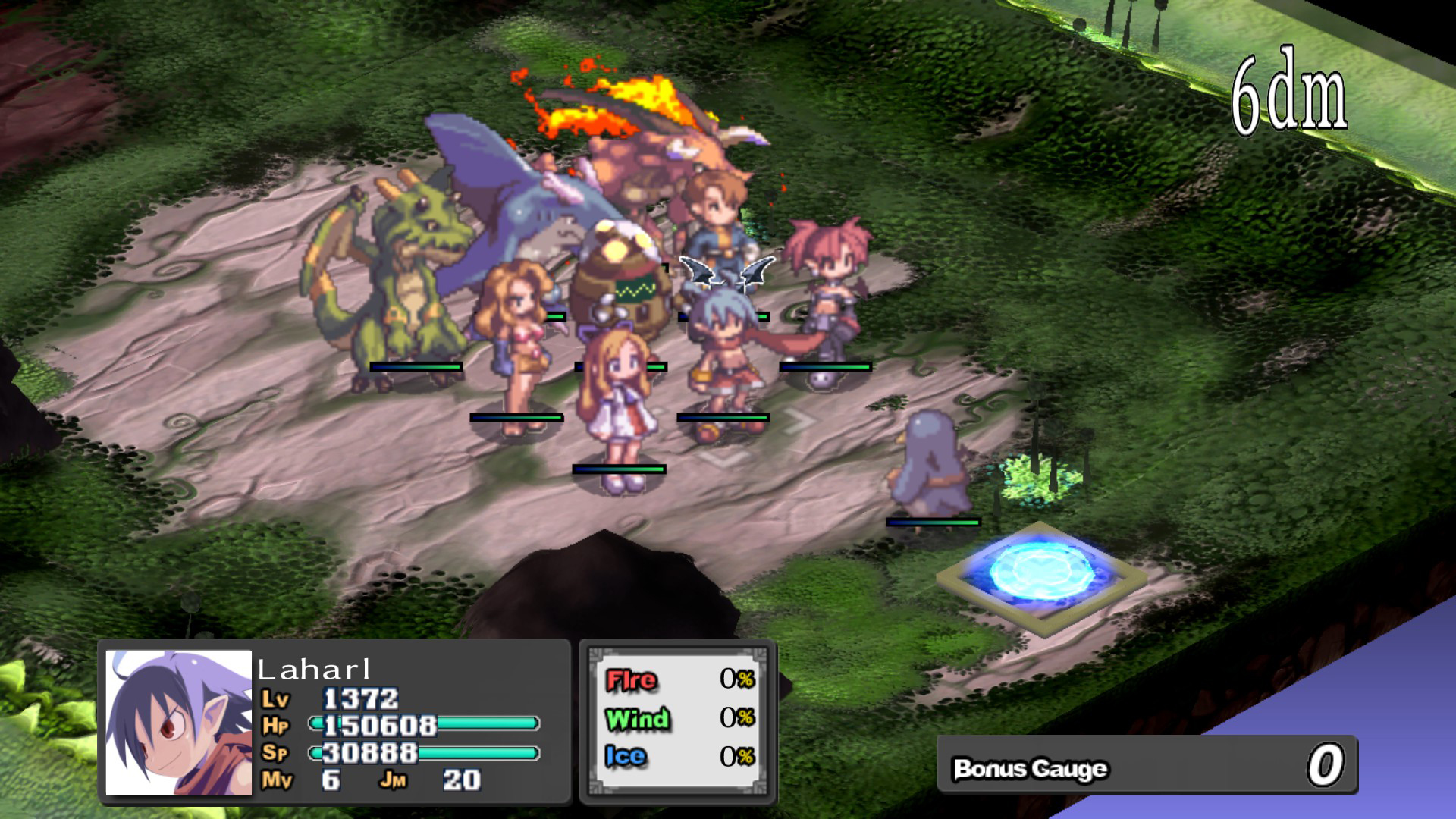Select the glowing blue base panel tile

coord(1041,574)
